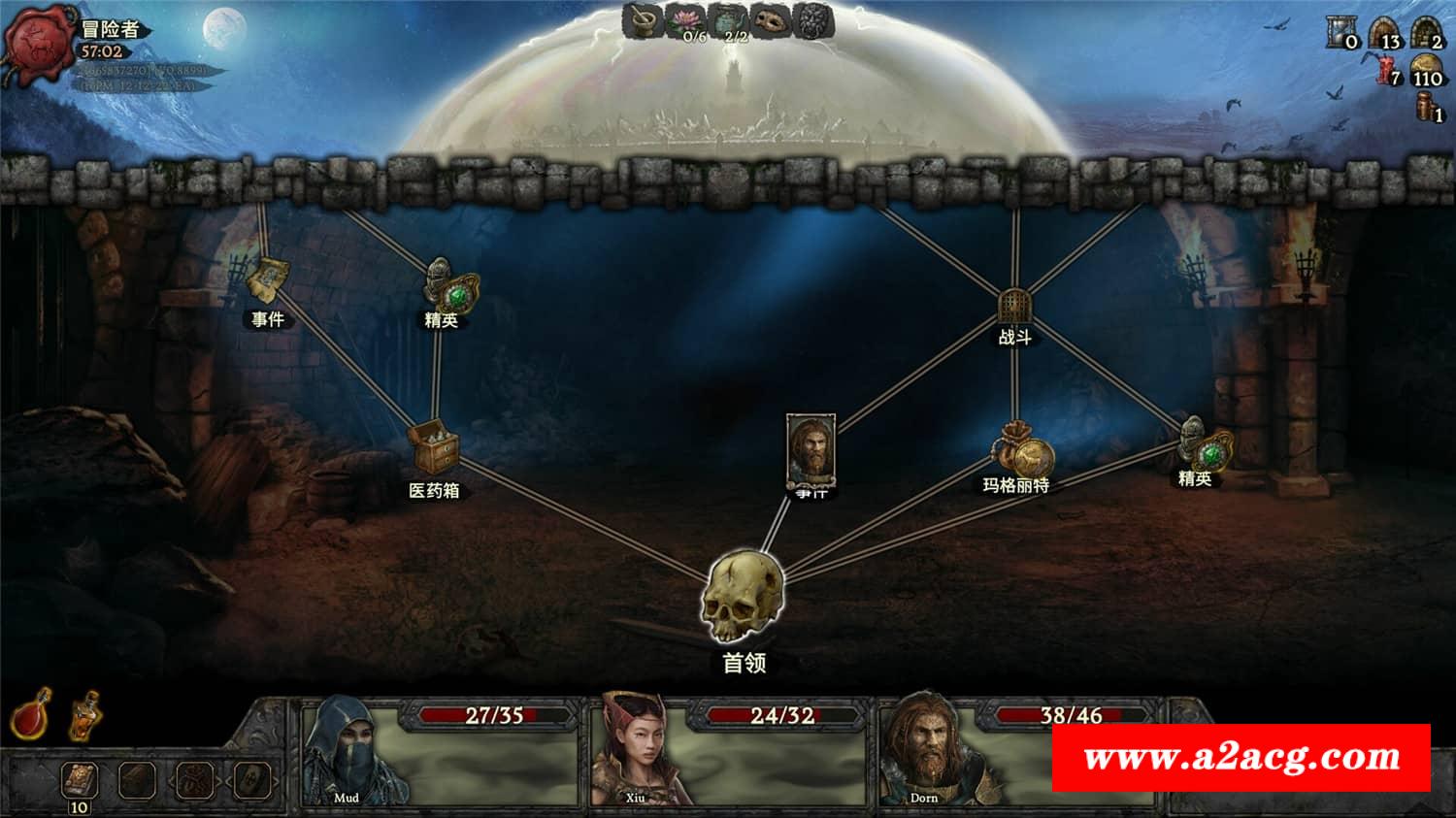Screen dimensions: 1456x818
Task: Select the 首领 boss skull node
Action: (742, 597)
